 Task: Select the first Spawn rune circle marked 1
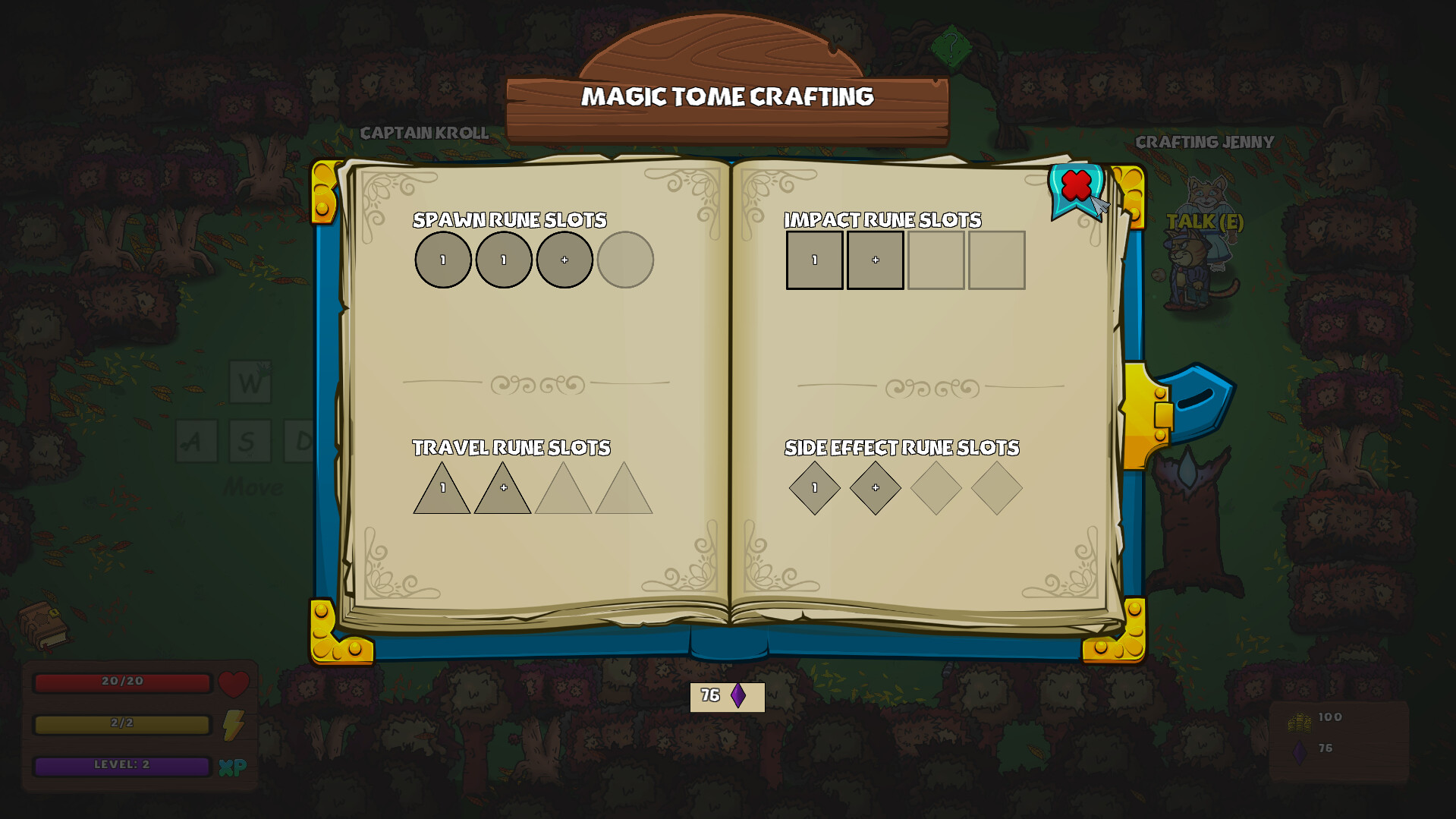tap(443, 260)
